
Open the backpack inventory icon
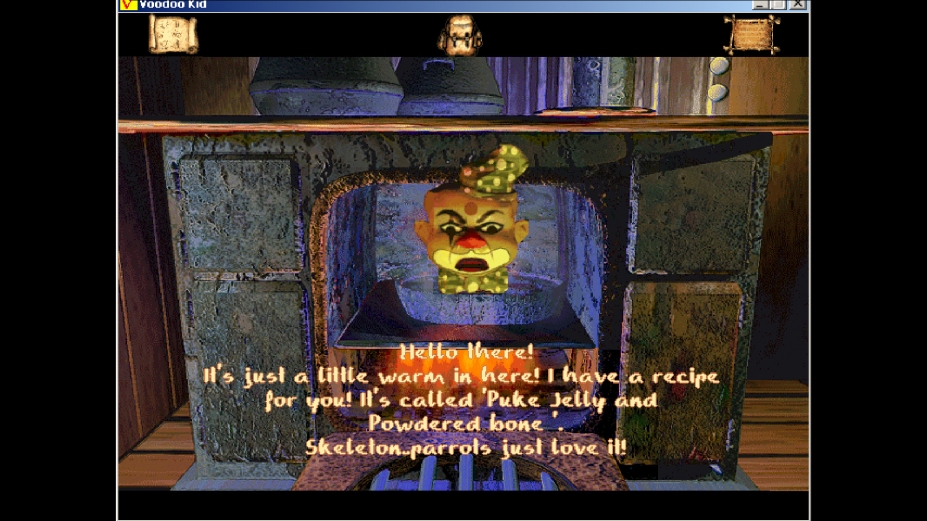[x=460, y=35]
